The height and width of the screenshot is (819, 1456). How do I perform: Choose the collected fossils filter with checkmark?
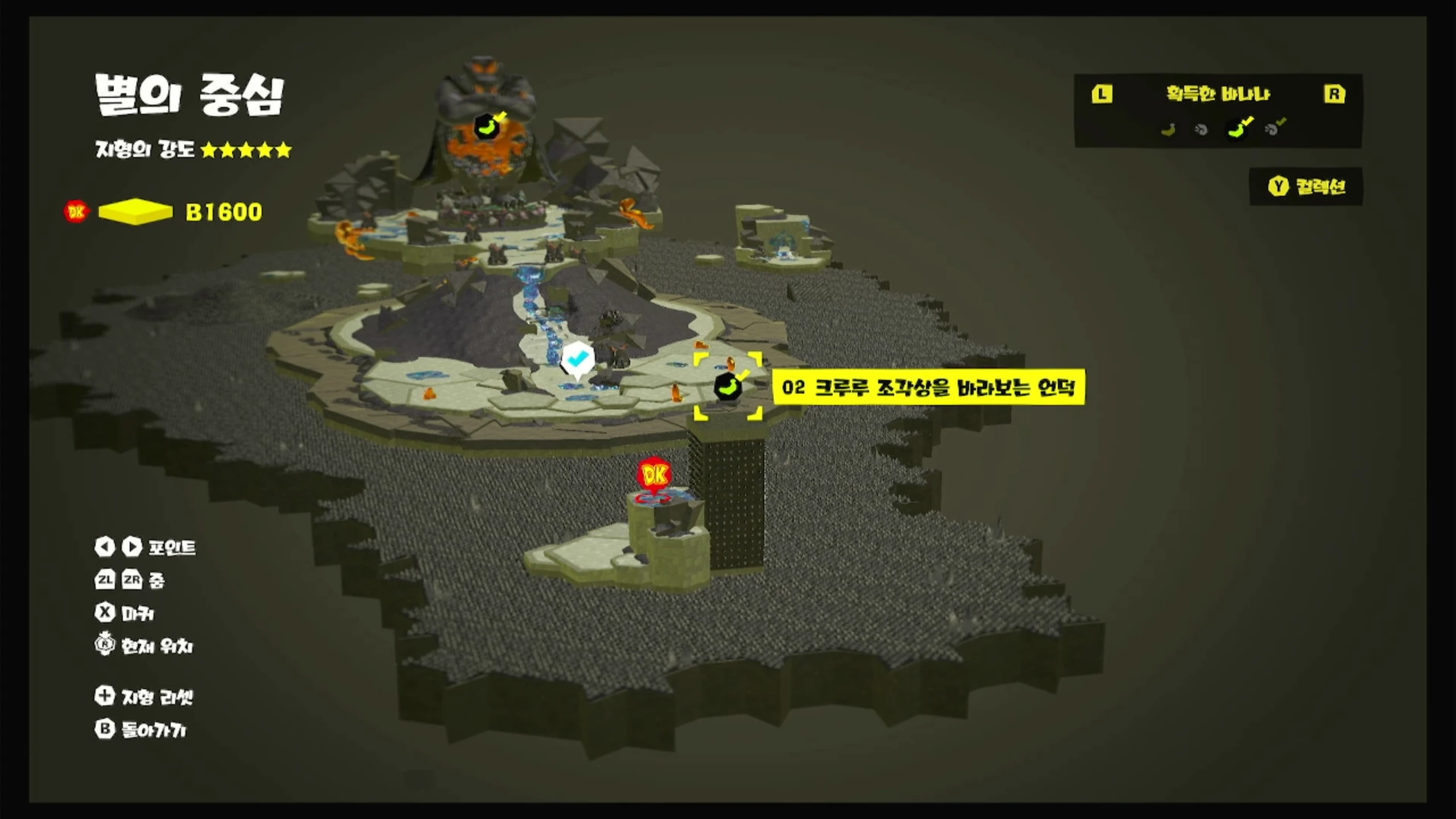(x=1274, y=129)
